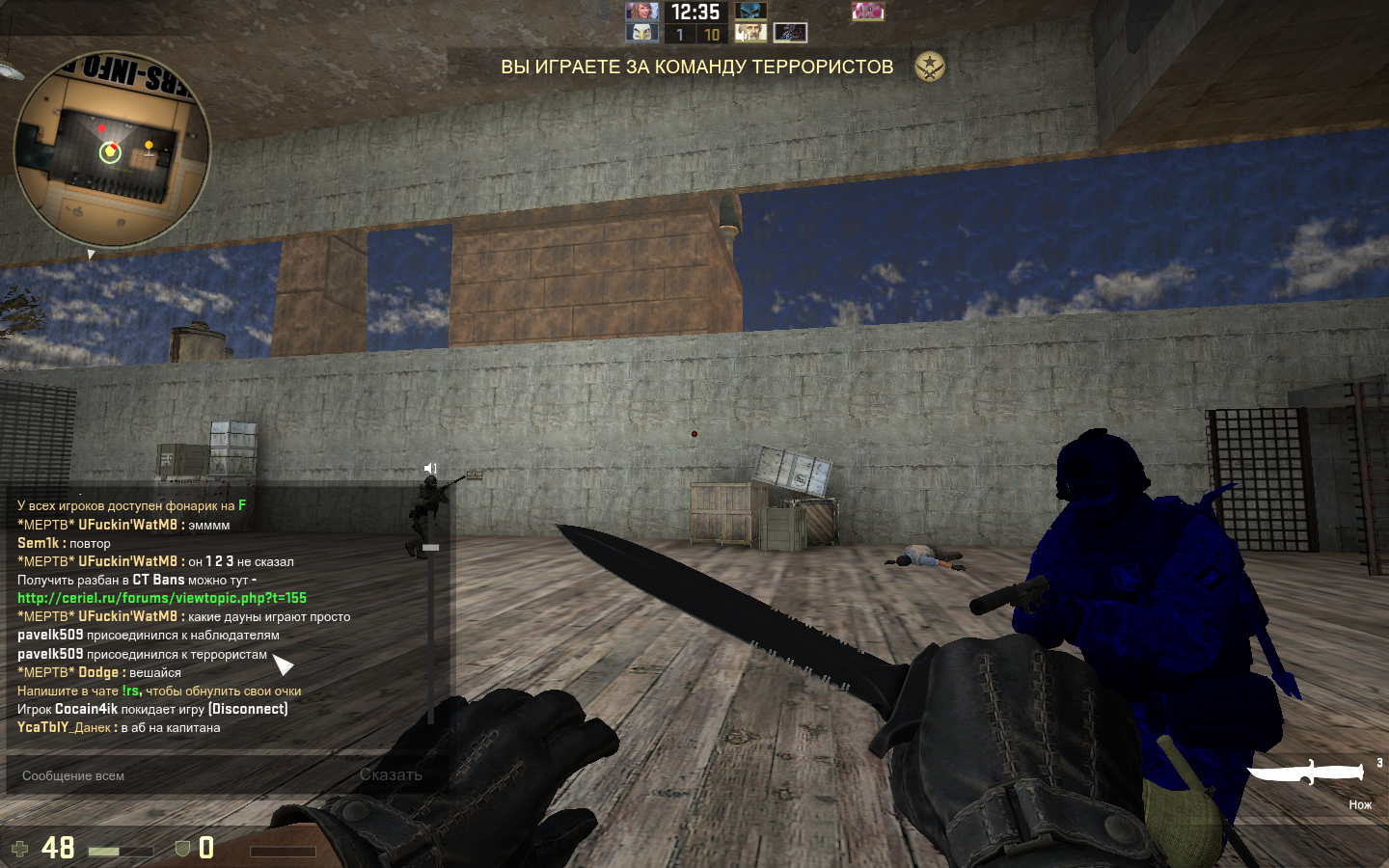
Task: Select the blonde woman player avatar
Action: point(641,12)
